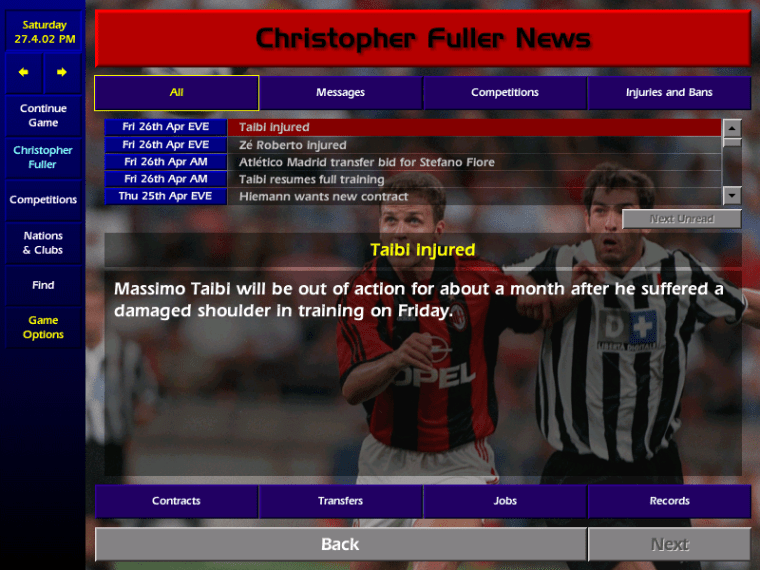This screenshot has width=760, height=570.
Task: Click the left yellow history arrow
Action: pyautogui.click(x=24, y=72)
